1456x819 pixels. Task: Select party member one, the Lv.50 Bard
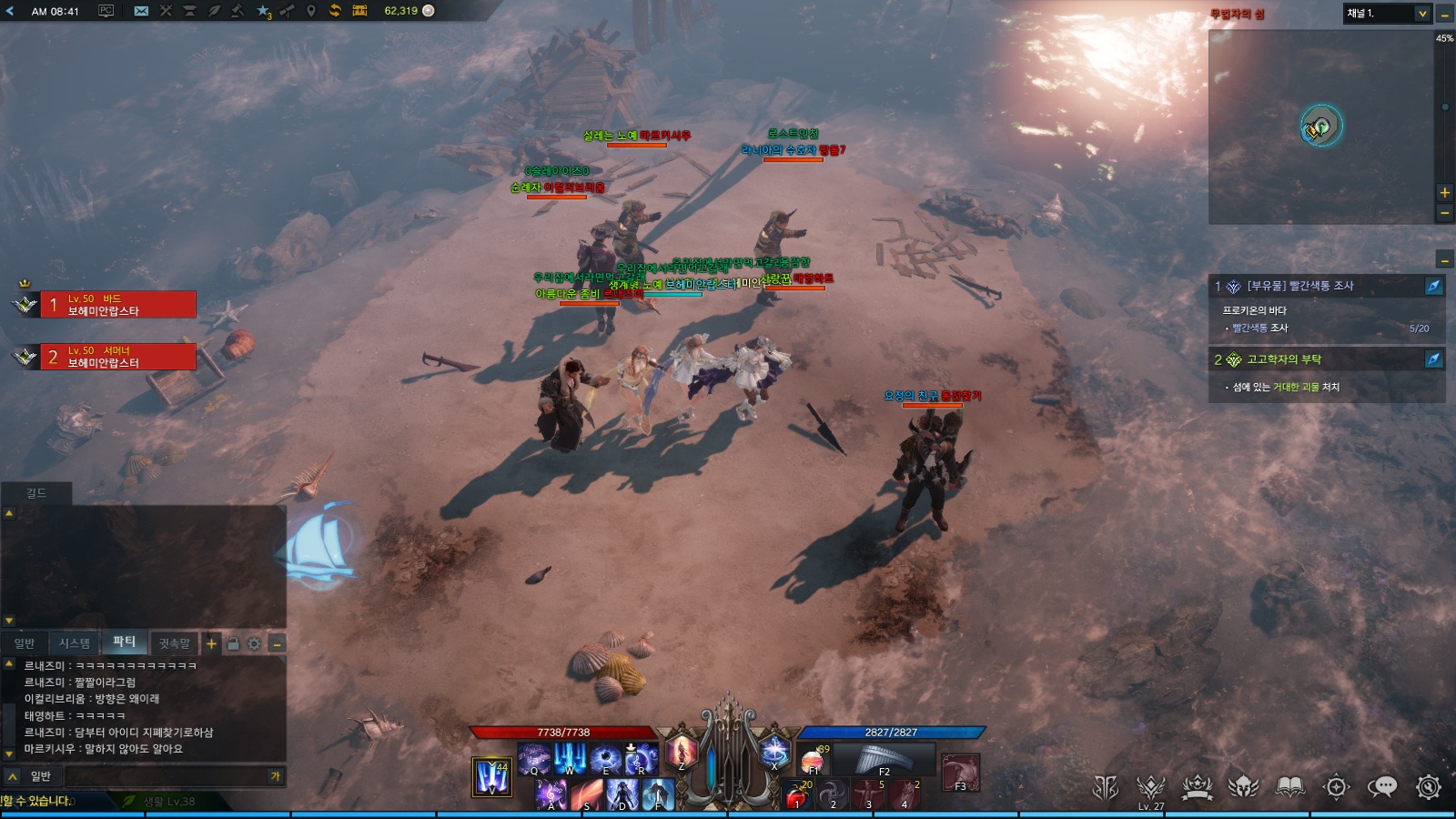coord(117,305)
